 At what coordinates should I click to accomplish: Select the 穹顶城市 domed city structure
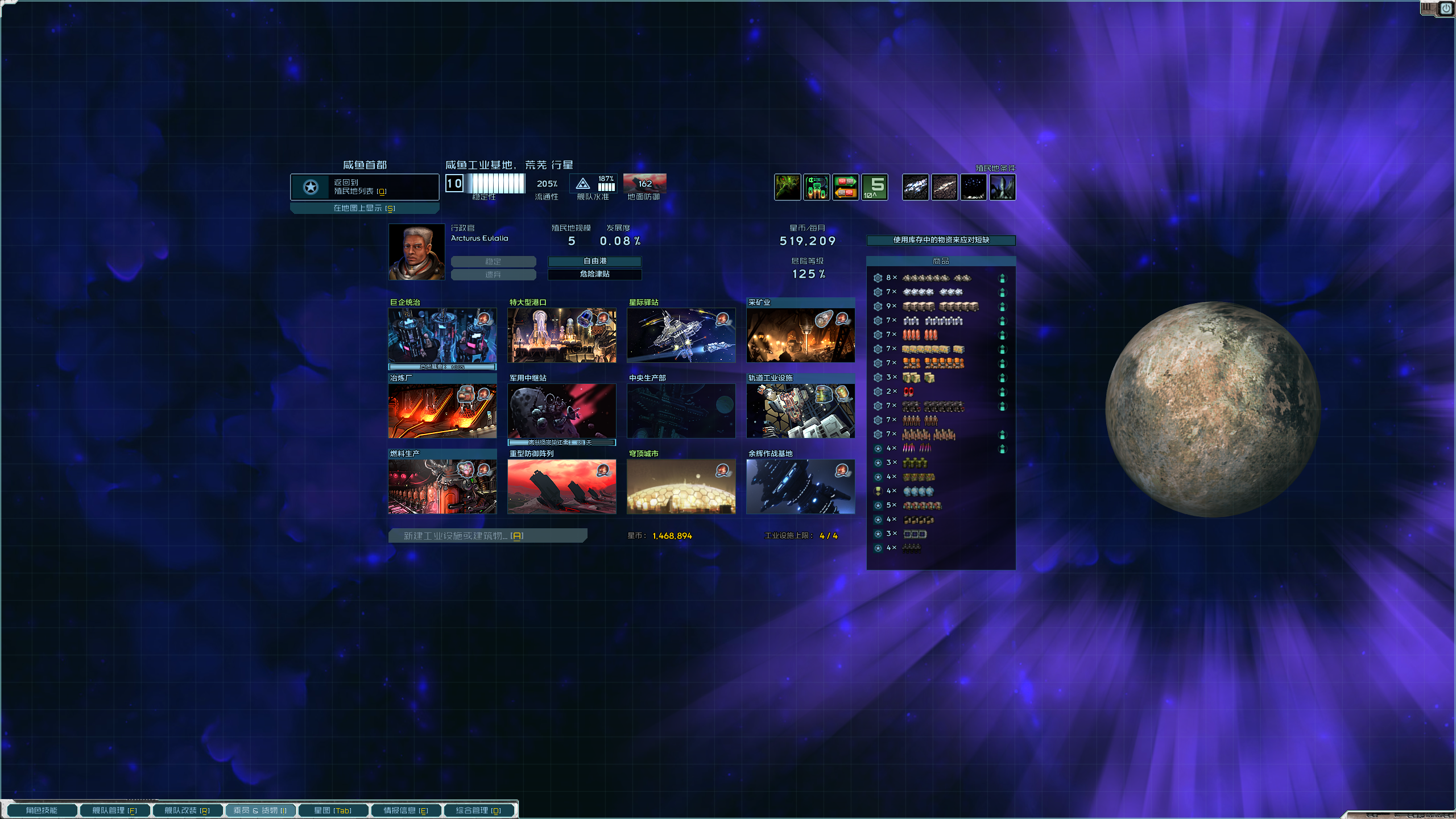click(681, 486)
